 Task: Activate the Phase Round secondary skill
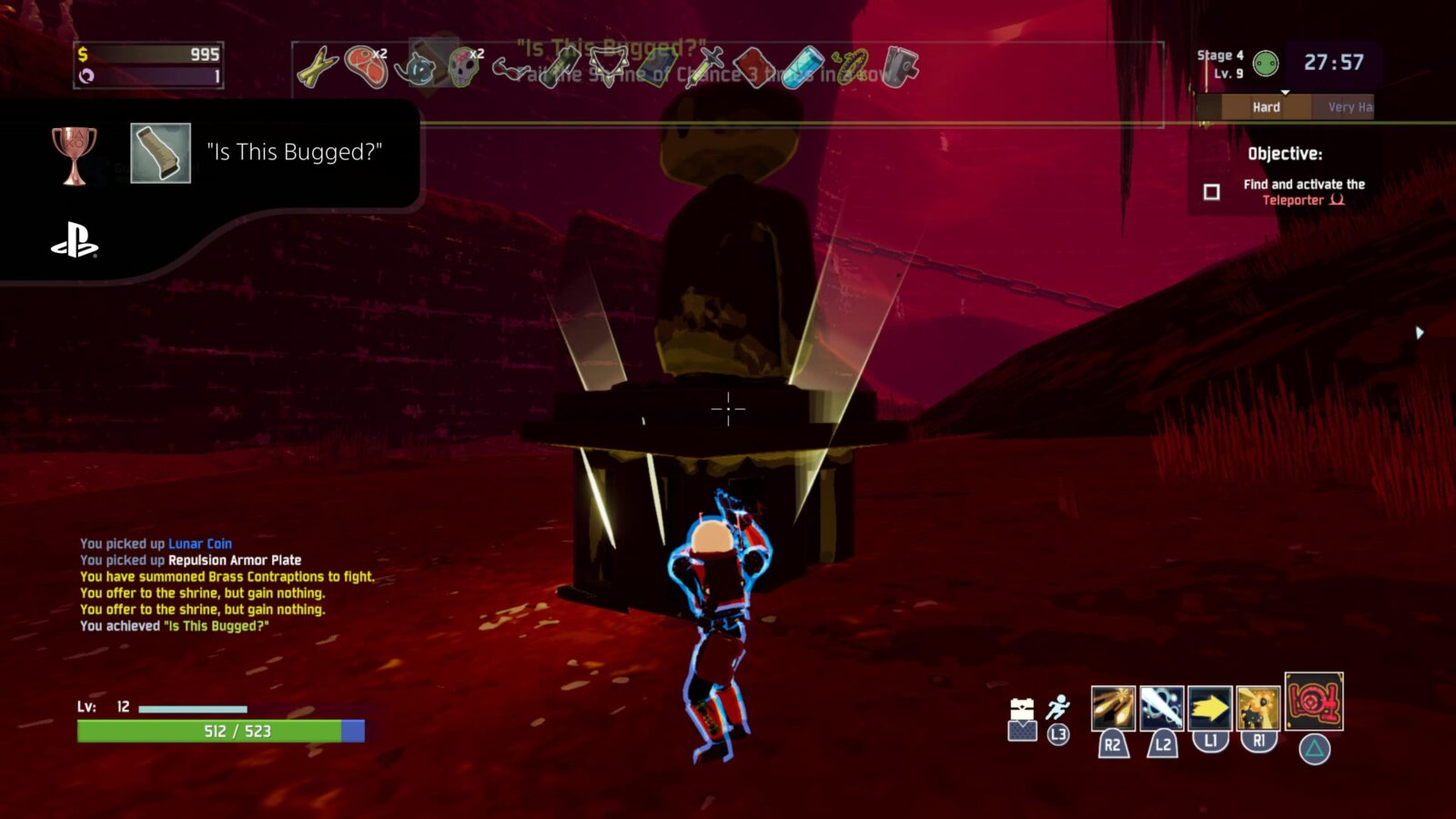click(1162, 708)
